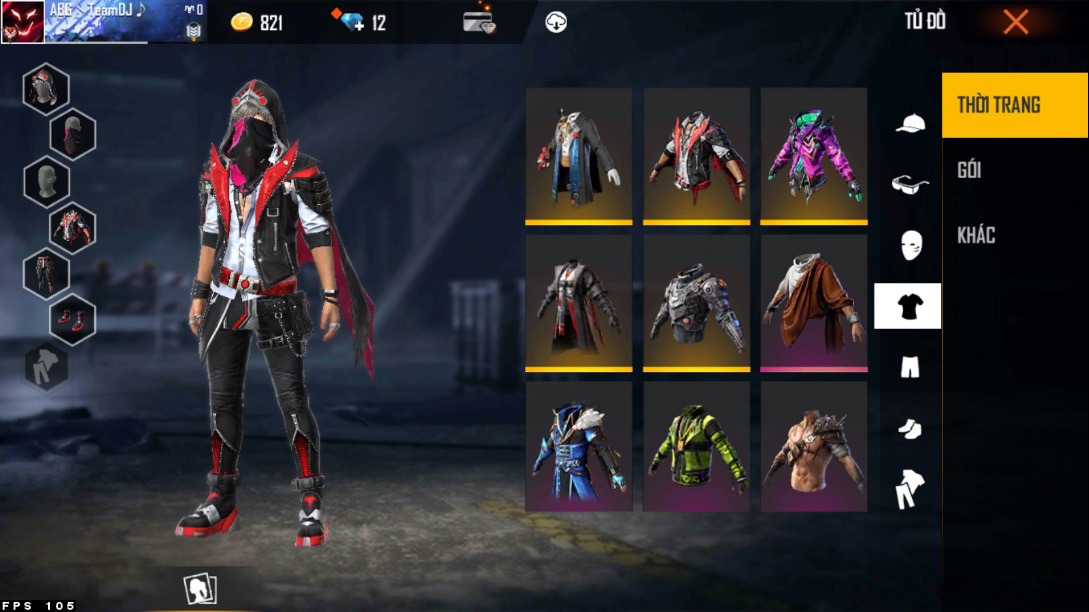Pick the neon green jacket

[697, 447]
